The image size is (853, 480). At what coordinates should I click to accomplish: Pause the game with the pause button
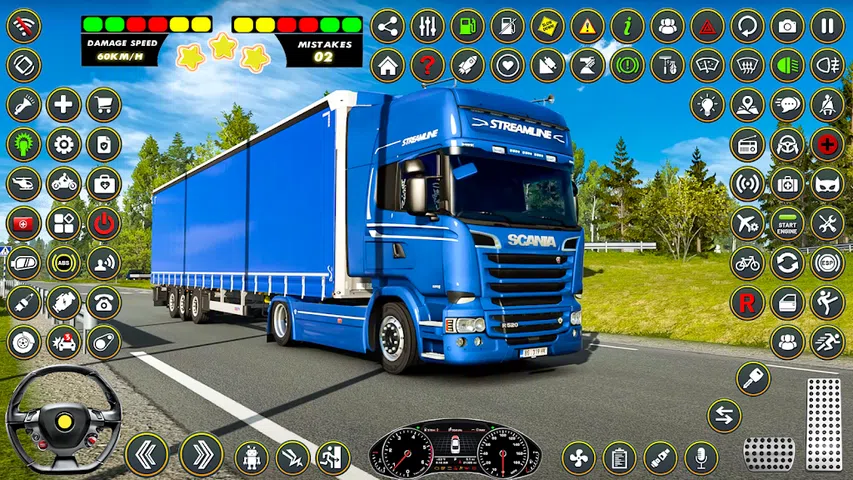click(827, 26)
